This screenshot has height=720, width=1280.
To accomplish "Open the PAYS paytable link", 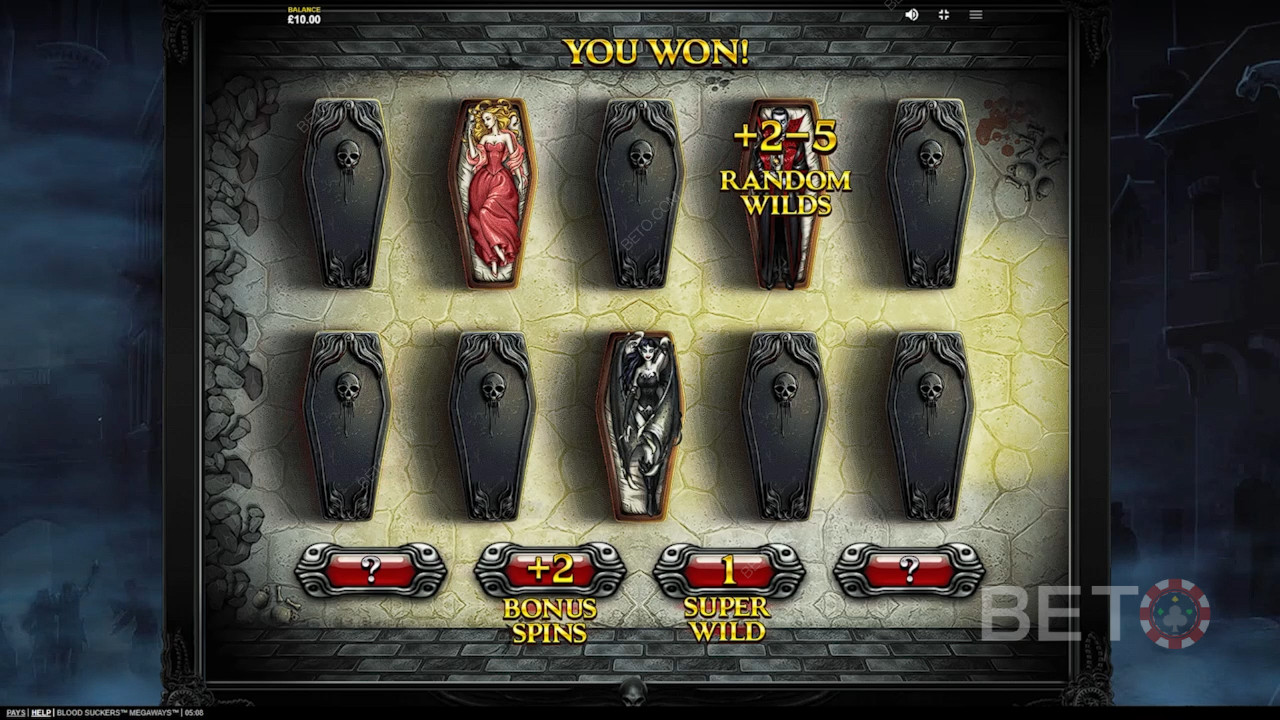I will (x=16, y=713).
